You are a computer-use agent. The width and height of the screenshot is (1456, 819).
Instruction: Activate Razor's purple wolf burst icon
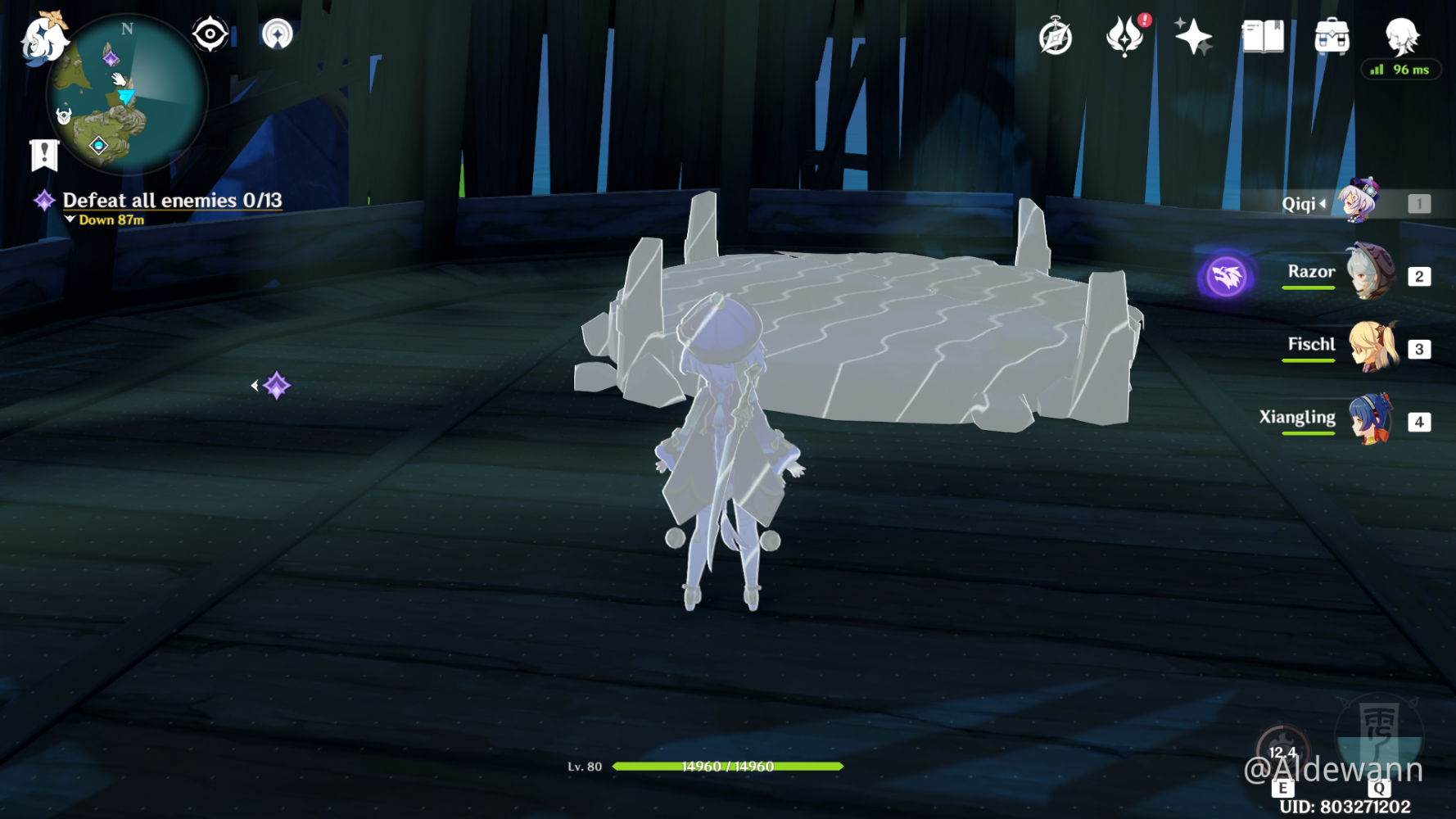coord(1226,277)
